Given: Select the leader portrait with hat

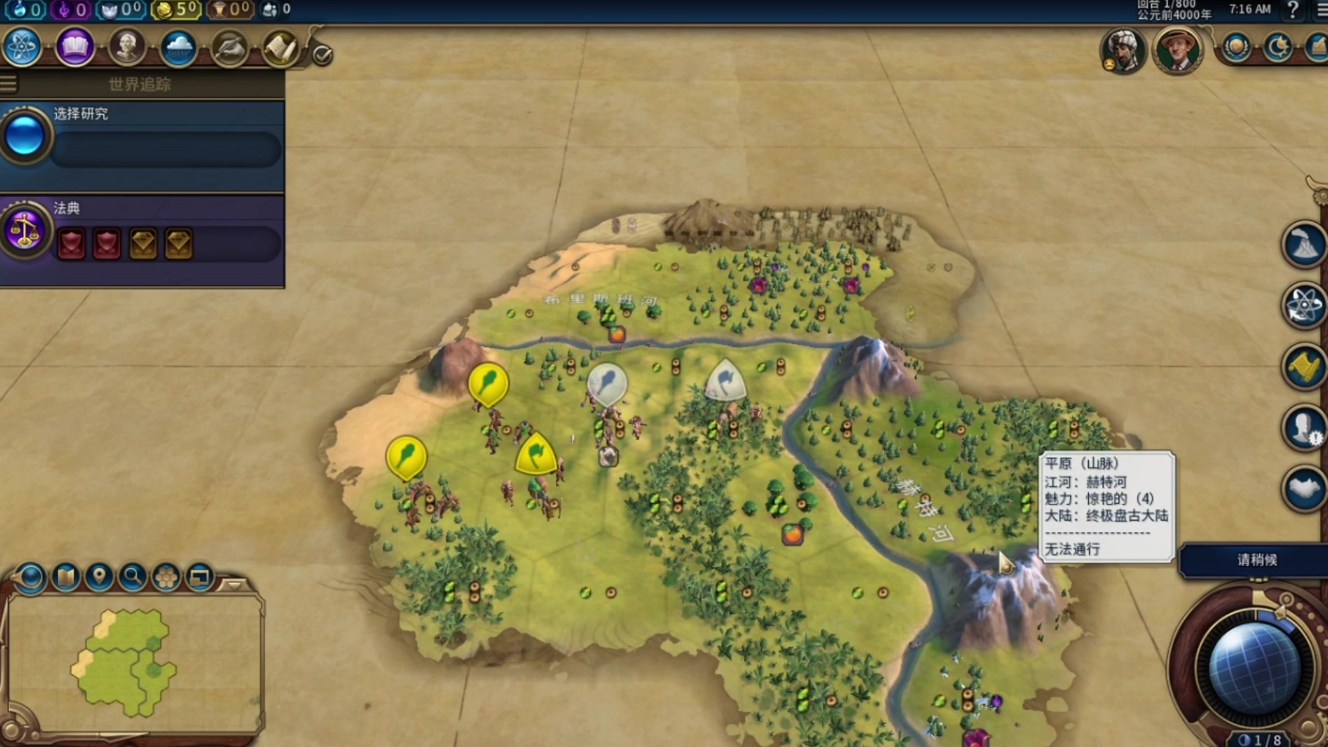Looking at the screenshot, I should (x=1177, y=50).
